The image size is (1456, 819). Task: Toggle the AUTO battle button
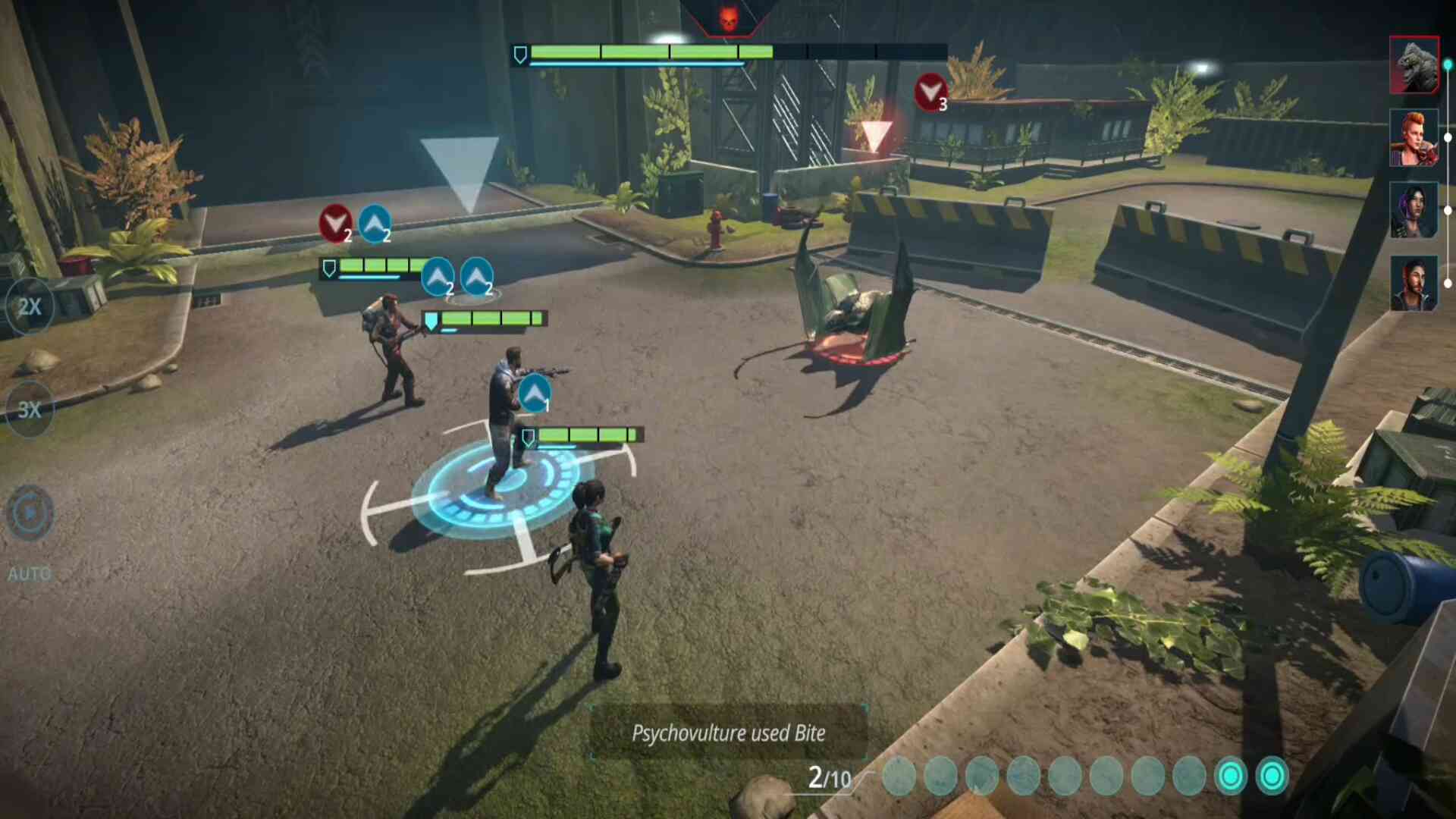click(x=30, y=514)
